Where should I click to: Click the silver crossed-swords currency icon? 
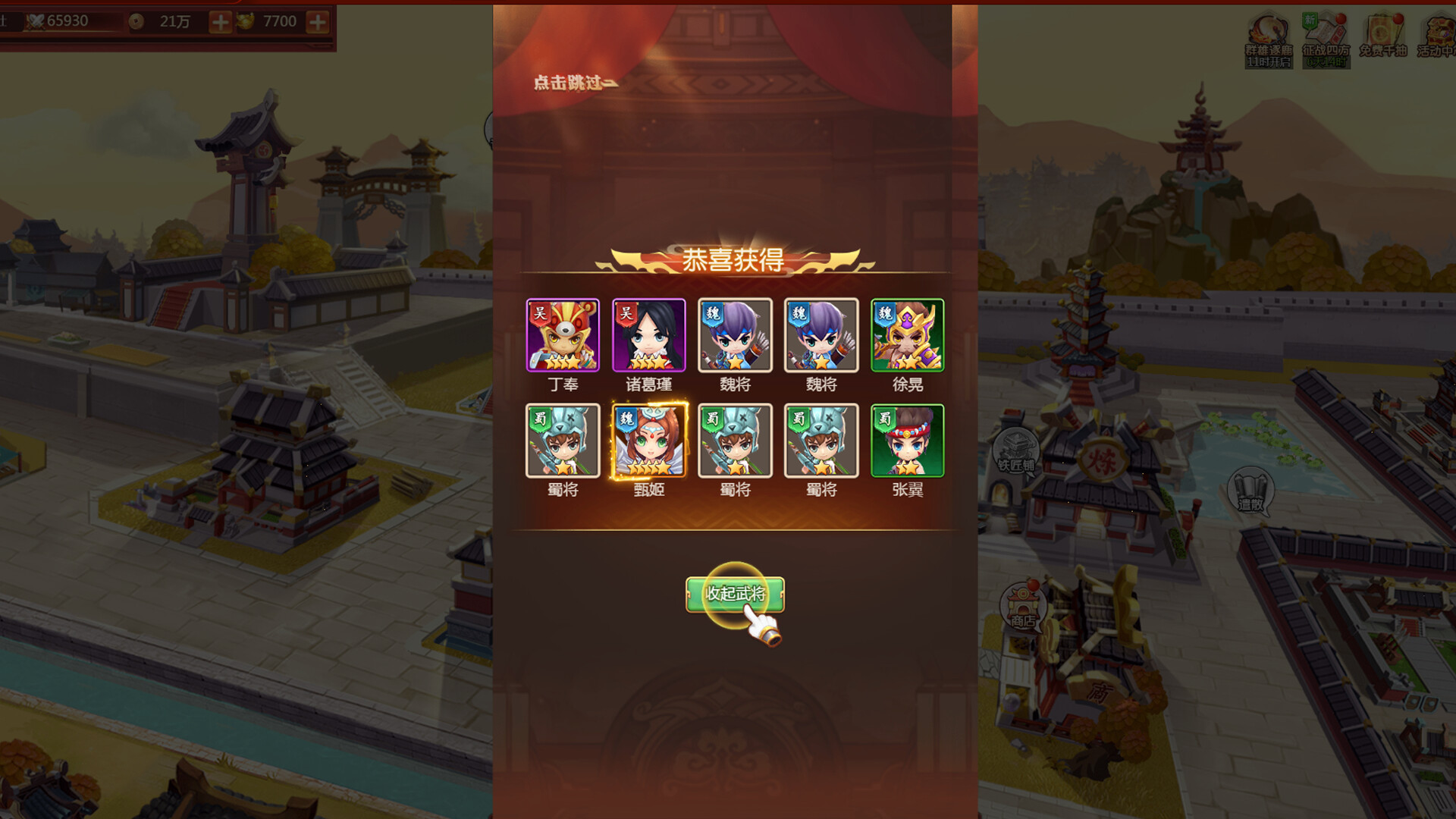tap(36, 21)
